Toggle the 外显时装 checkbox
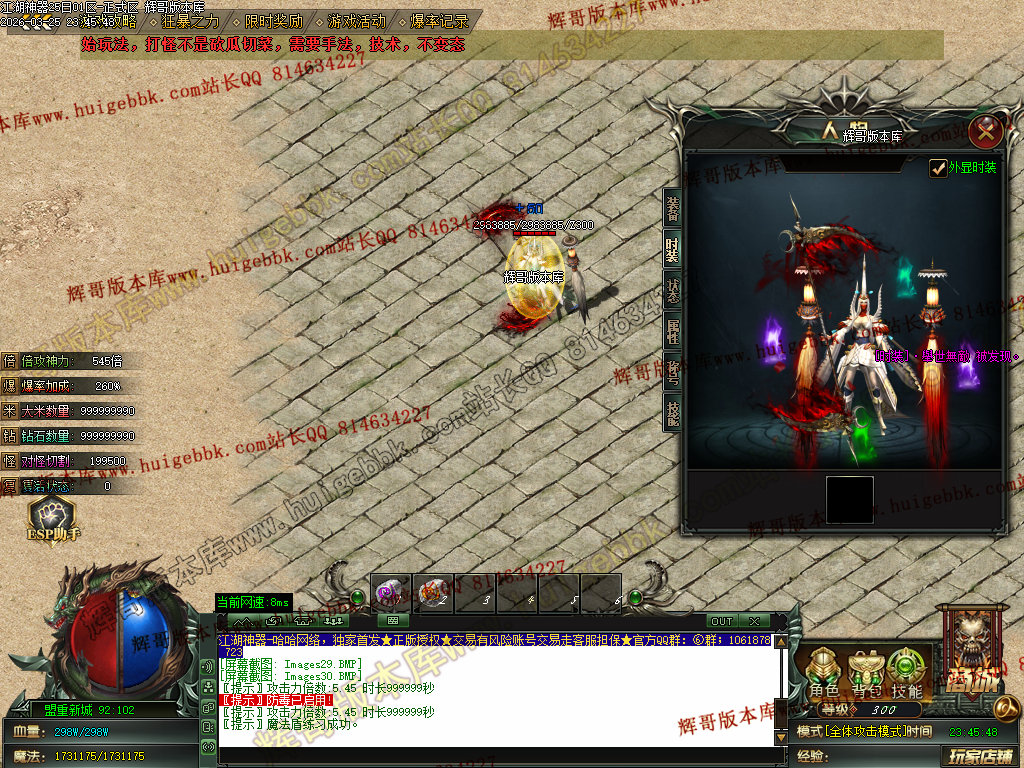Image resolution: width=1024 pixels, height=768 pixels. (938, 168)
